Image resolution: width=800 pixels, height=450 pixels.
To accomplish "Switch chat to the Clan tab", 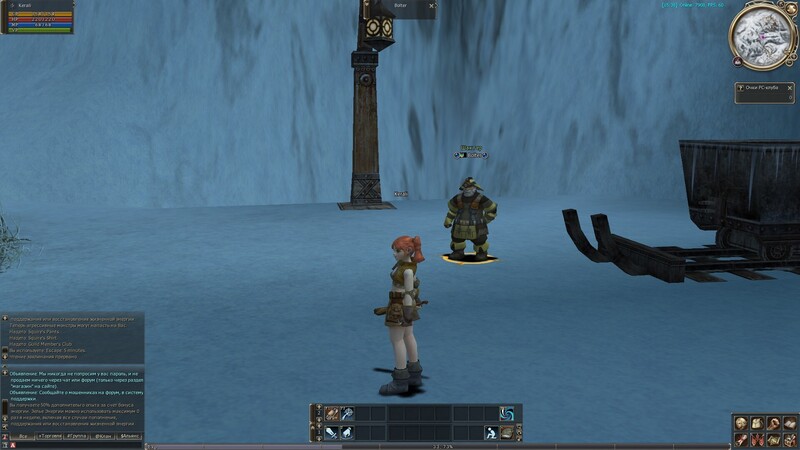I will click(103, 437).
